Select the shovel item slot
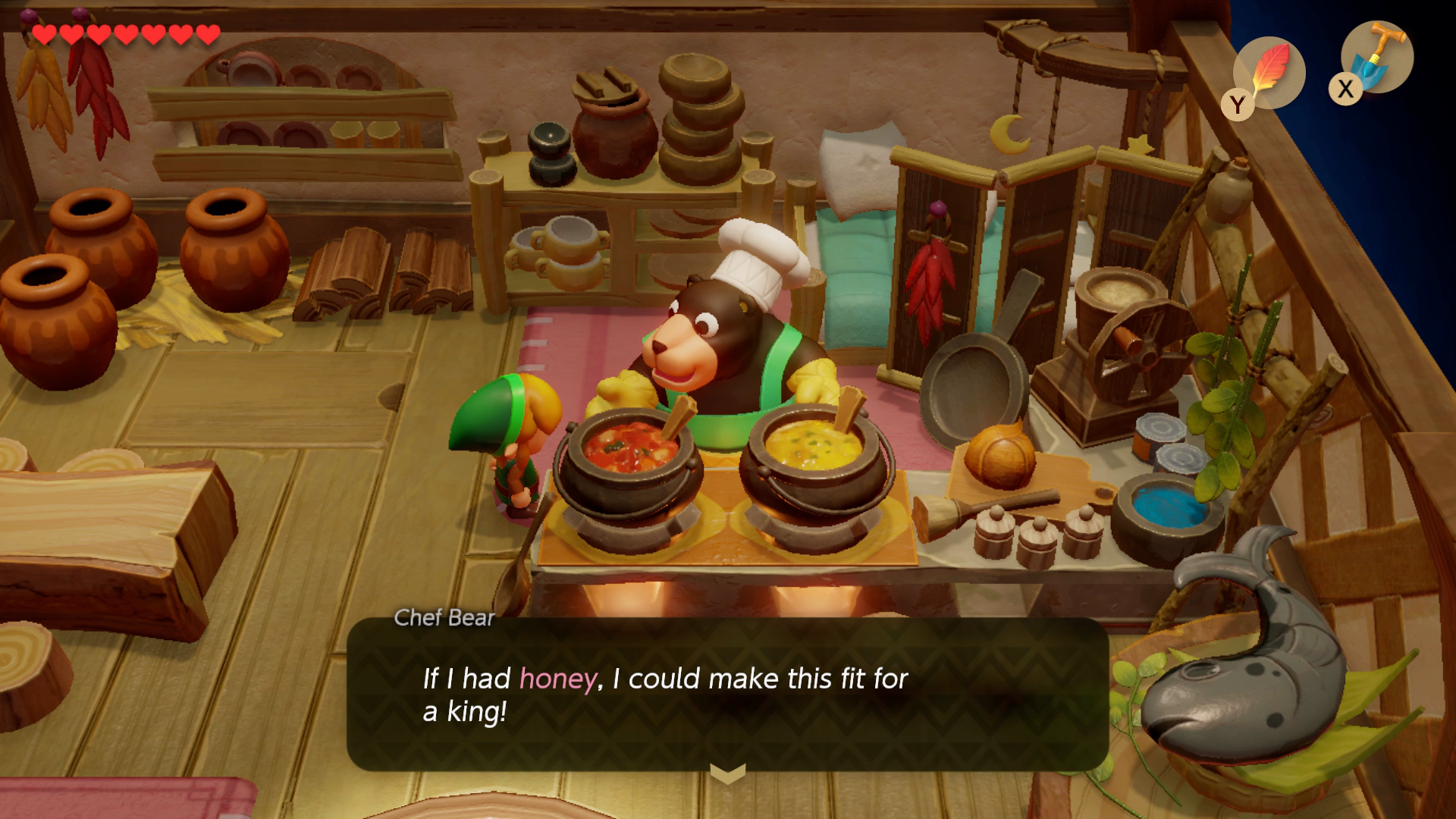 point(1376,58)
